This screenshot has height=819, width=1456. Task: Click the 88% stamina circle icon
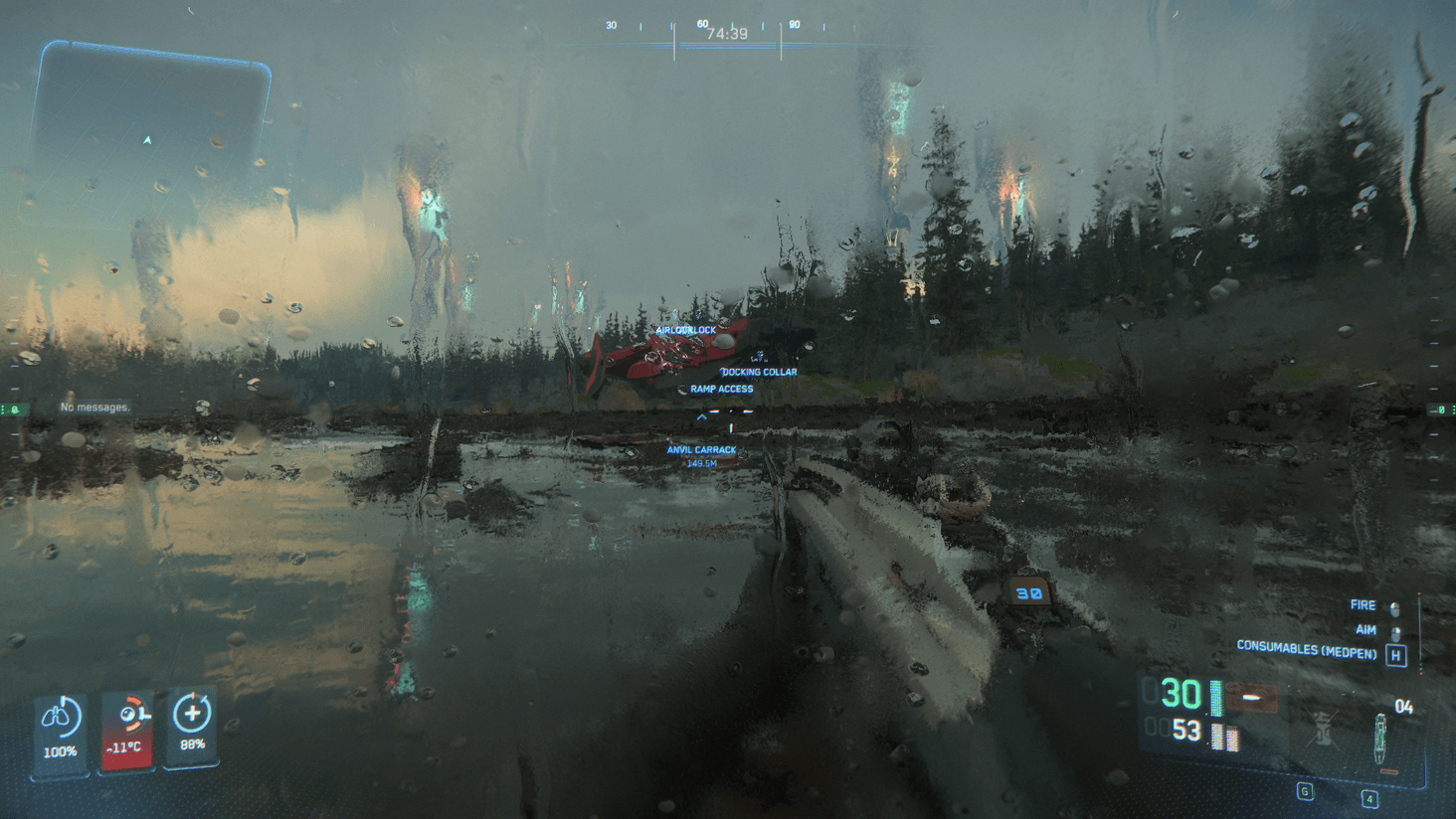(191, 716)
